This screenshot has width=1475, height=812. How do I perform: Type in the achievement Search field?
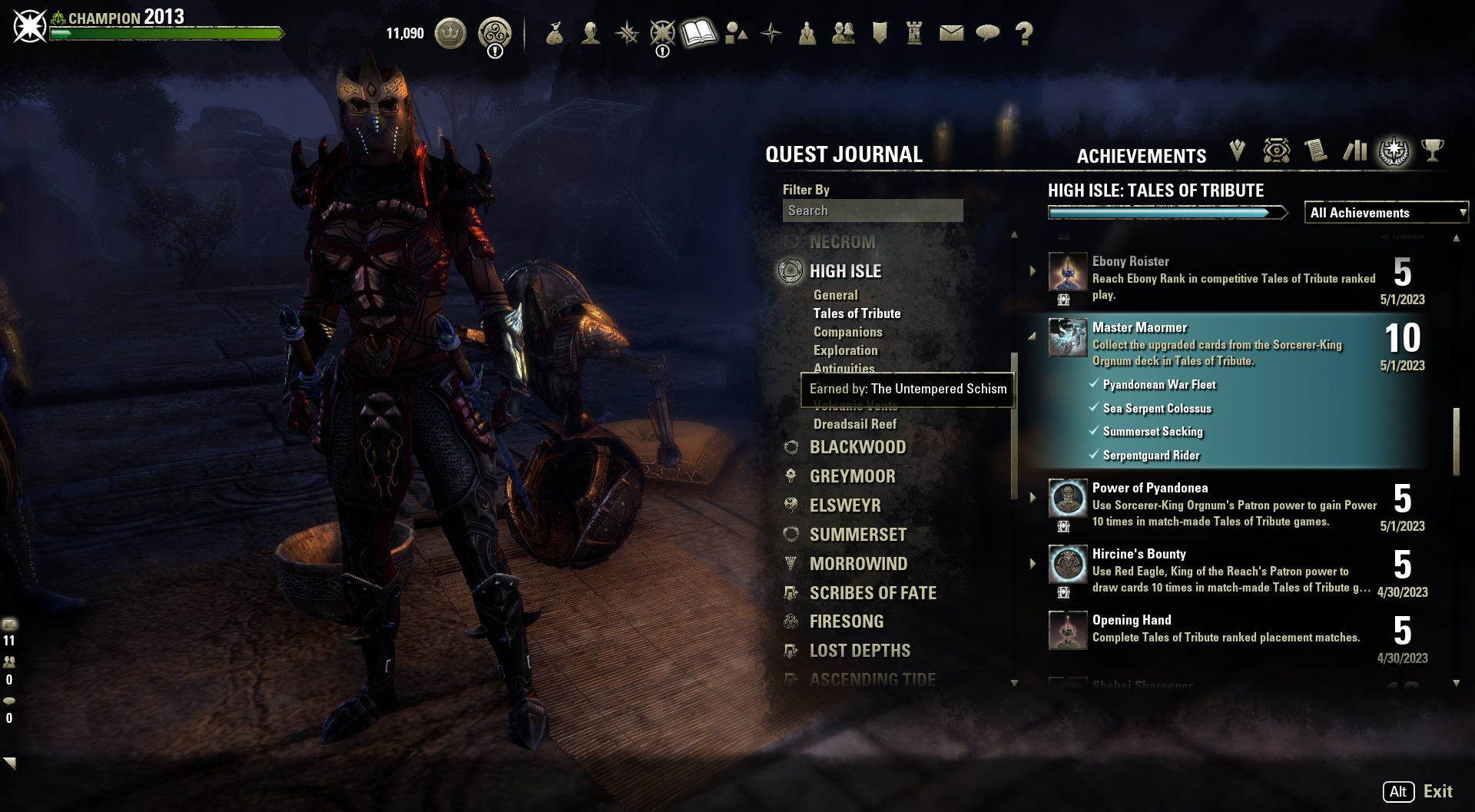point(872,210)
